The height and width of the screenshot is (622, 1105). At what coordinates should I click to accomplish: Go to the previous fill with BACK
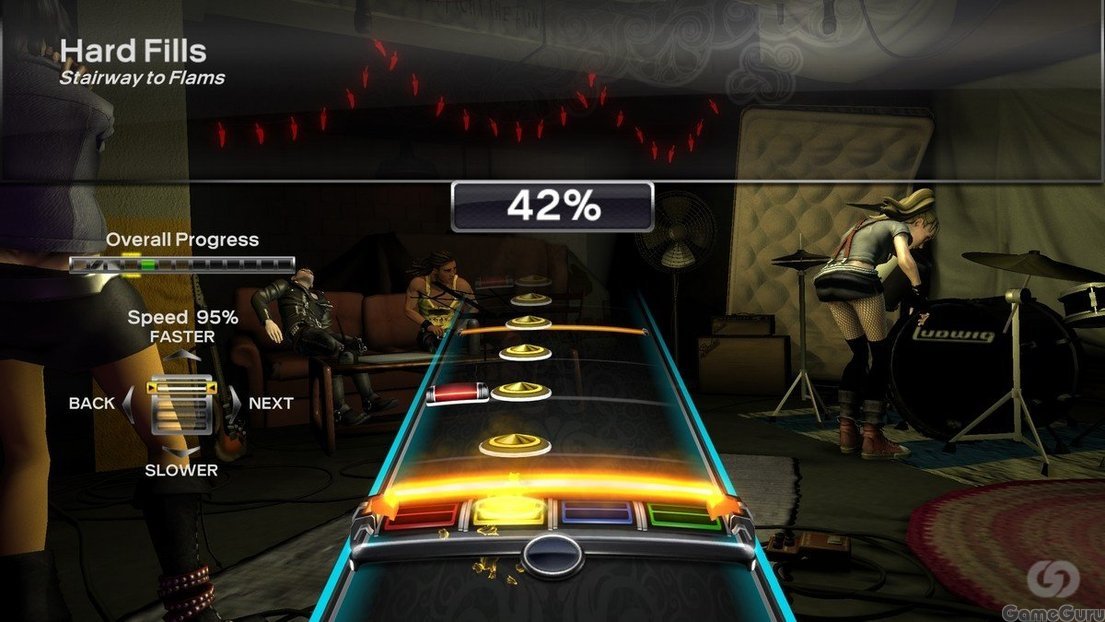click(x=128, y=403)
